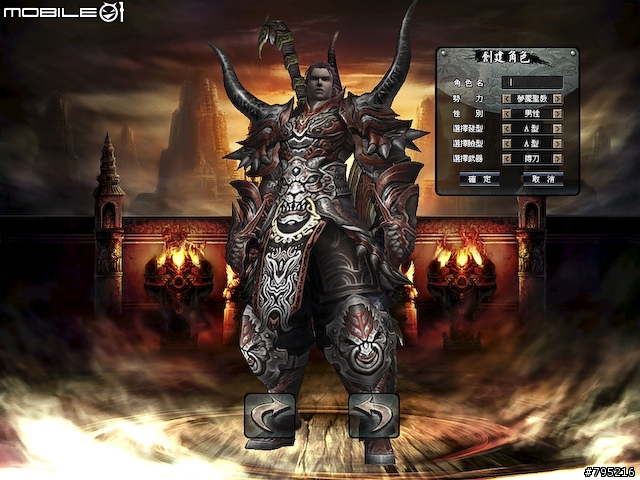
Task: Cancel character creation with 取消
Action: pos(543,178)
